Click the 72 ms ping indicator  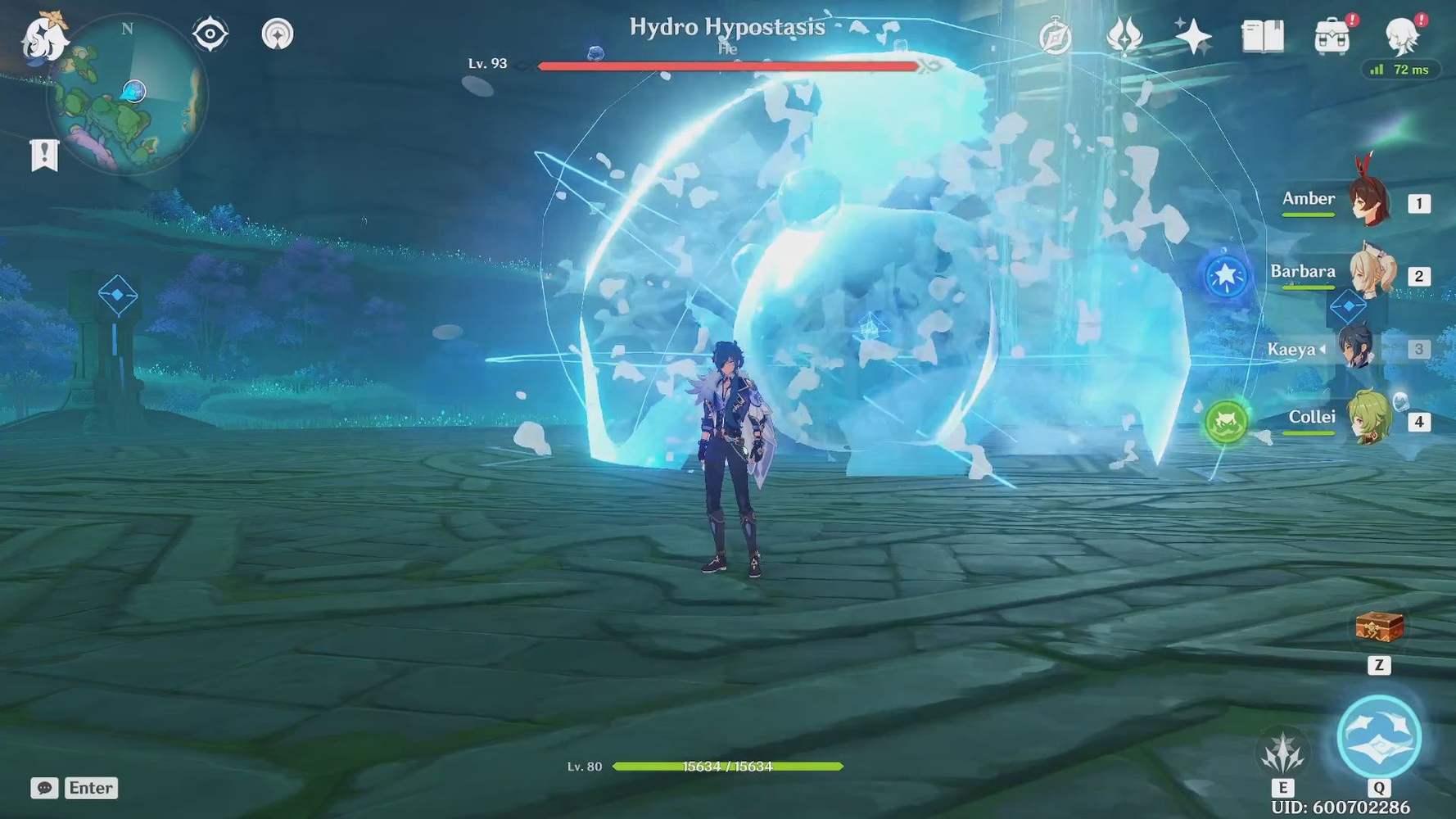[x=1402, y=70]
